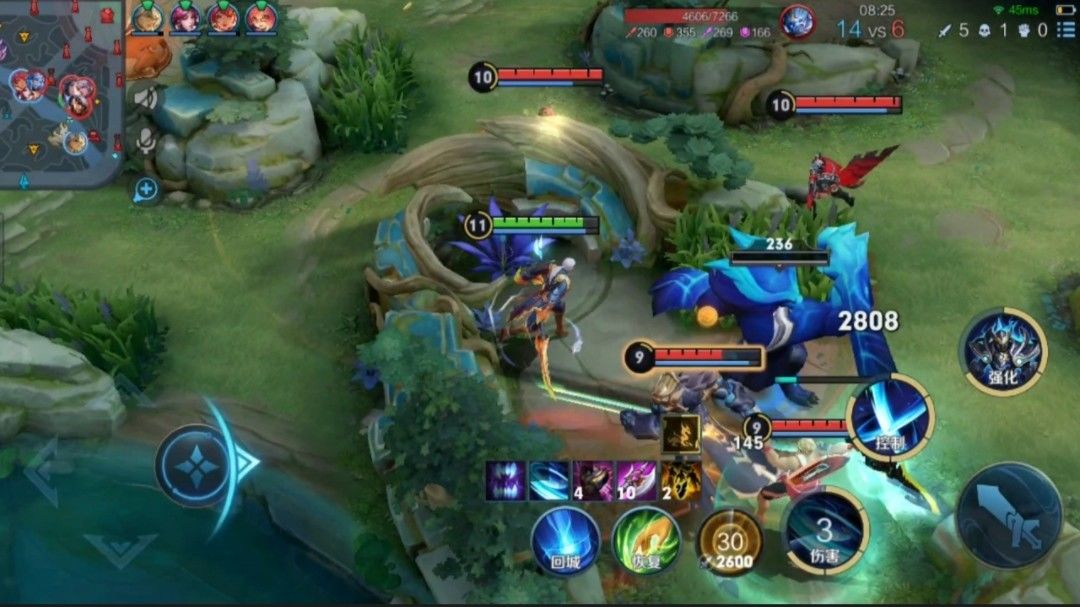
Task: Click the magnifier plus icon
Action: [146, 189]
